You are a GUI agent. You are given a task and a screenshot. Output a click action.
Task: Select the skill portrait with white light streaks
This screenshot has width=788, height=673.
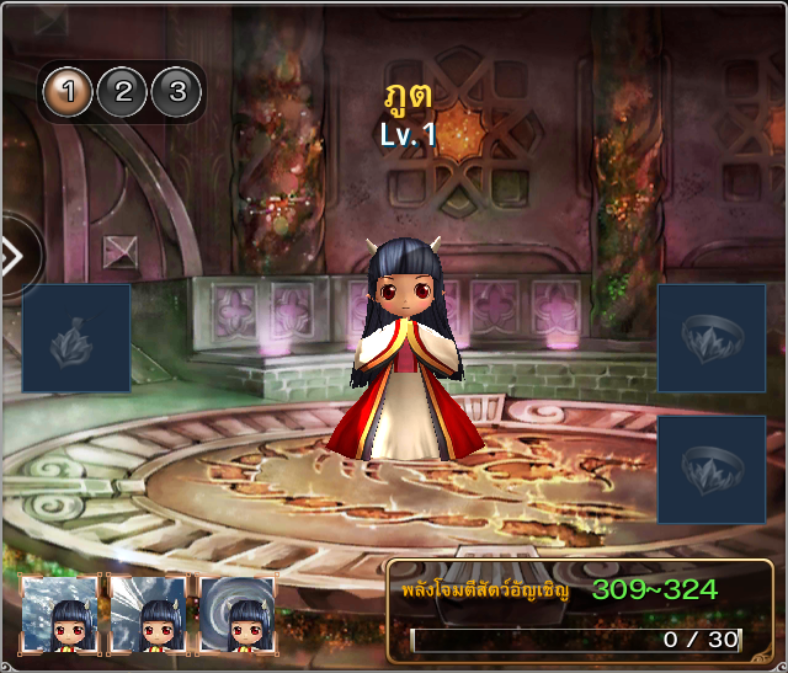(149, 614)
